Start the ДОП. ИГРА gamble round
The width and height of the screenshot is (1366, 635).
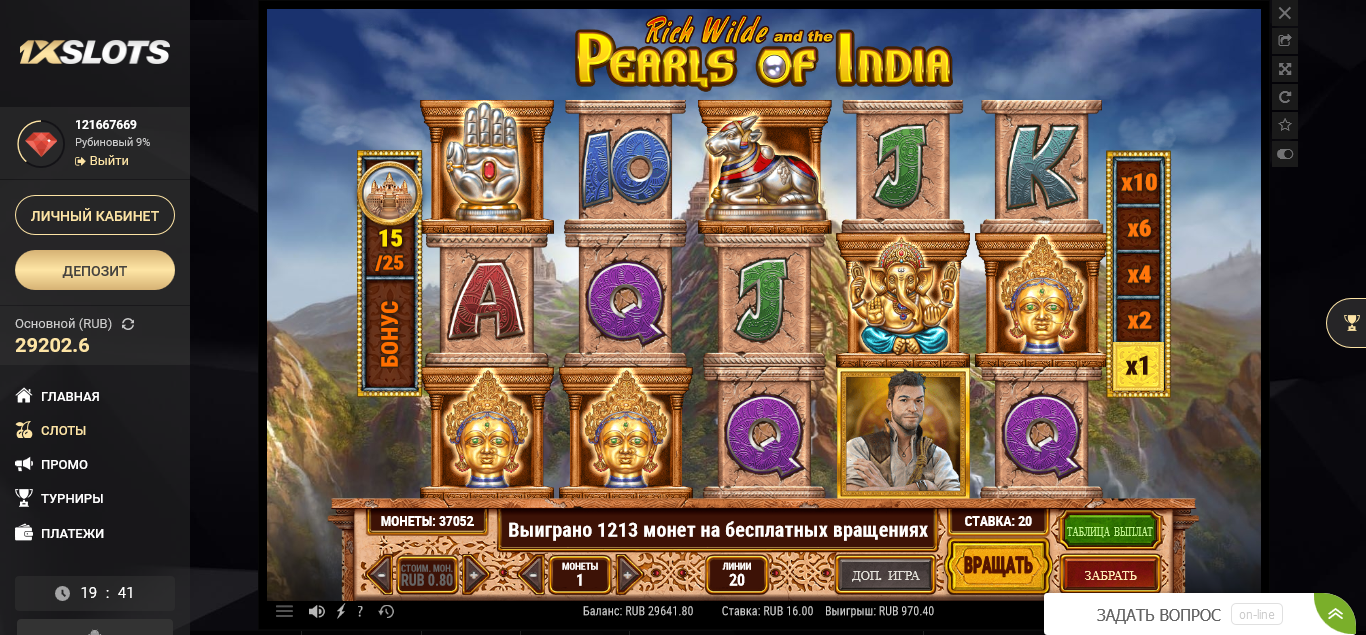[885, 575]
